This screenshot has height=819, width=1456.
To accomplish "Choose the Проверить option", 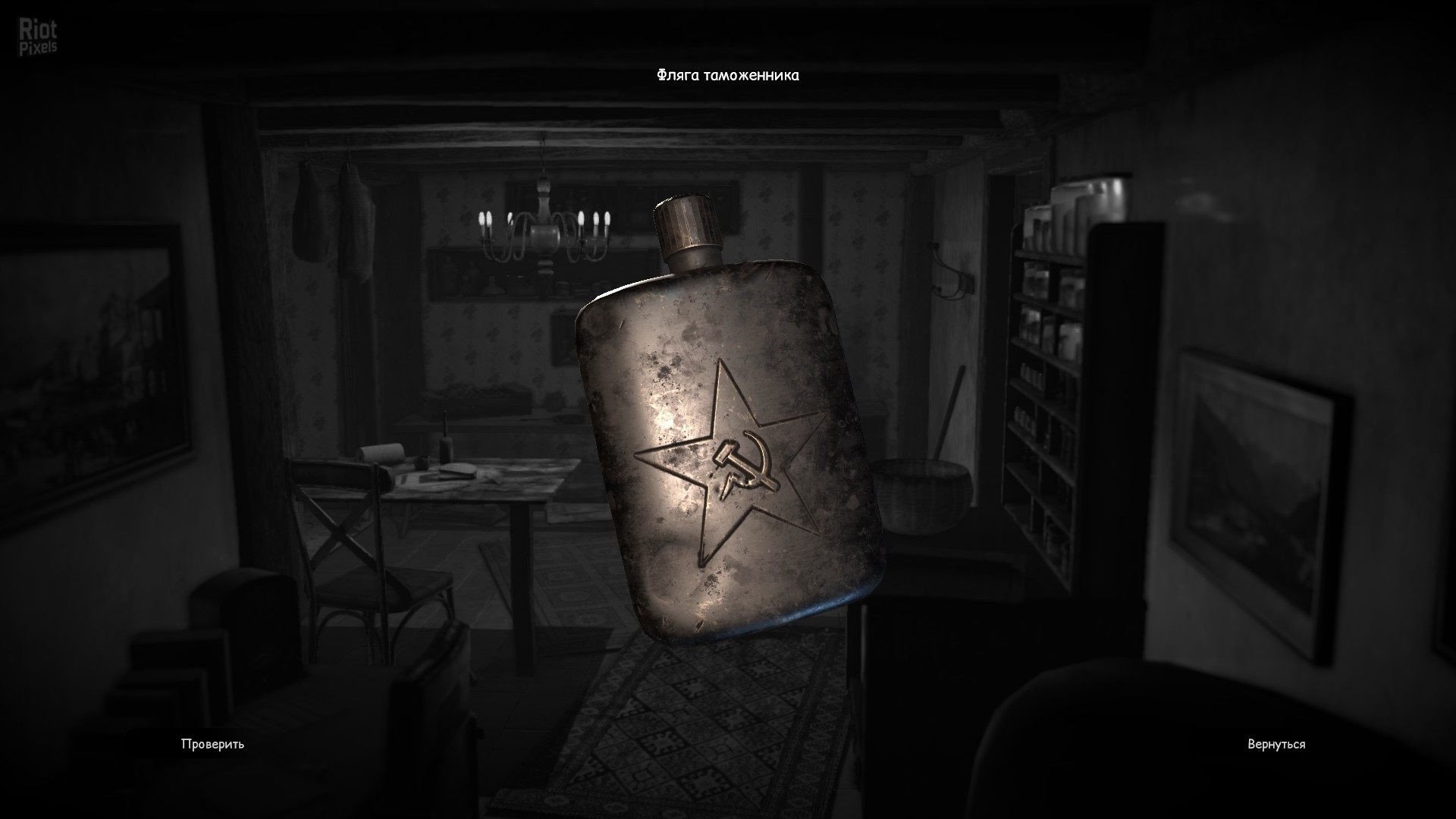I will [212, 744].
